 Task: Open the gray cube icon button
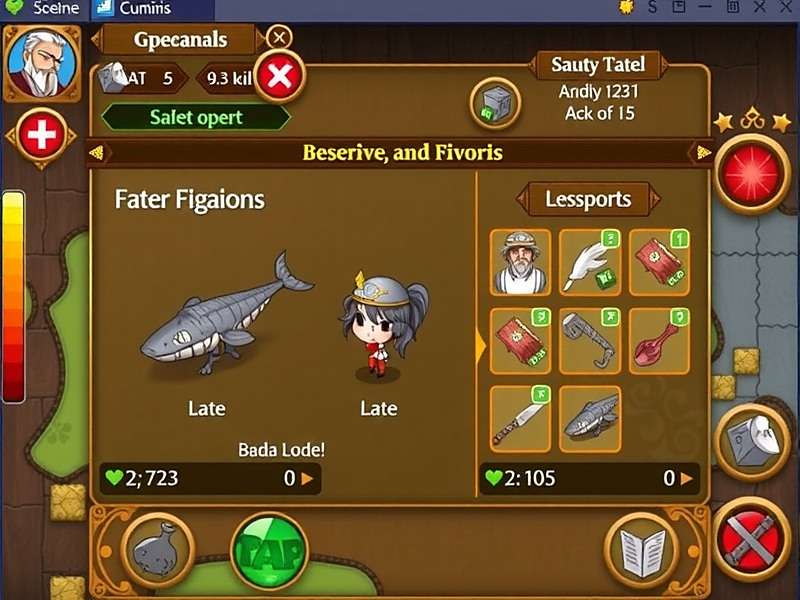click(495, 104)
